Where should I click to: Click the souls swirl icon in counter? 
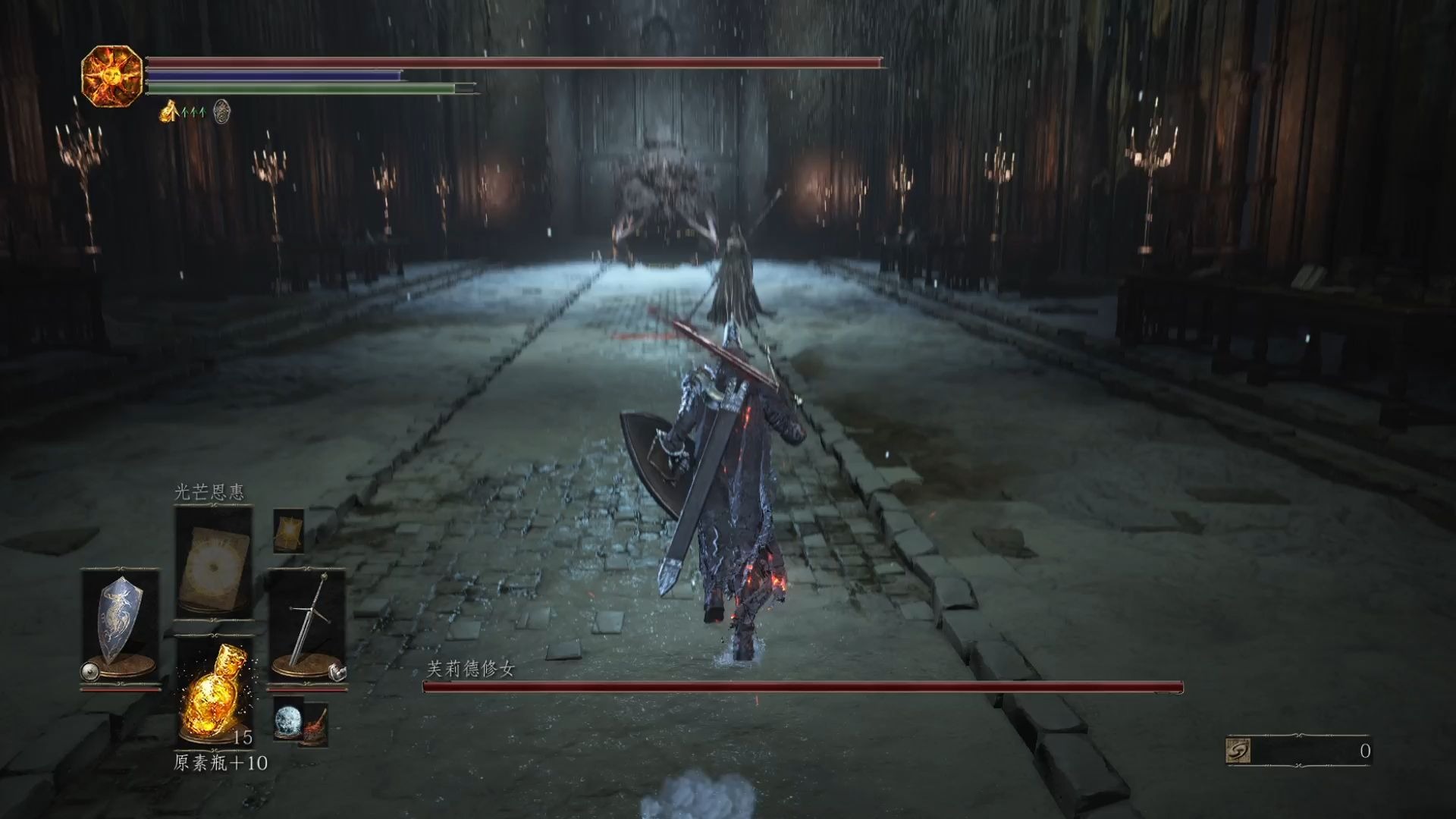1238,751
